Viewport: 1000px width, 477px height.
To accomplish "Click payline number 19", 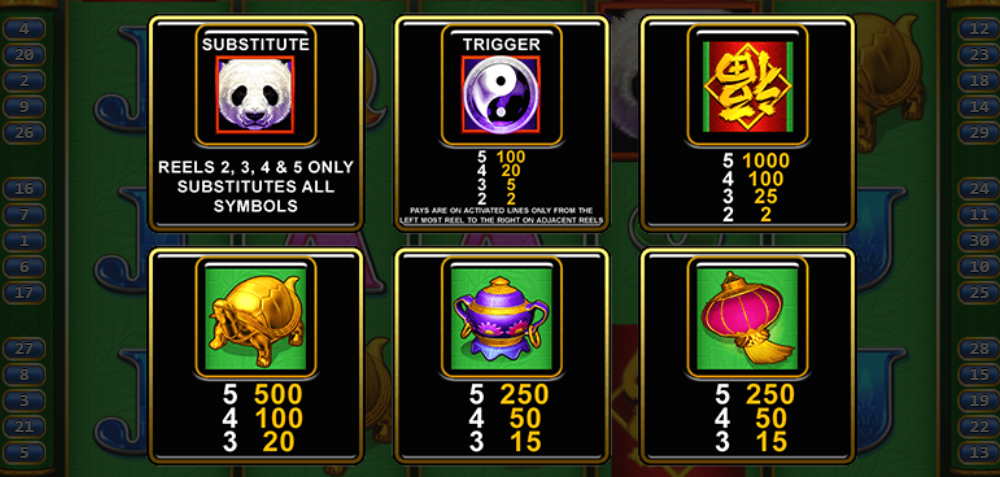I will tap(974, 401).
